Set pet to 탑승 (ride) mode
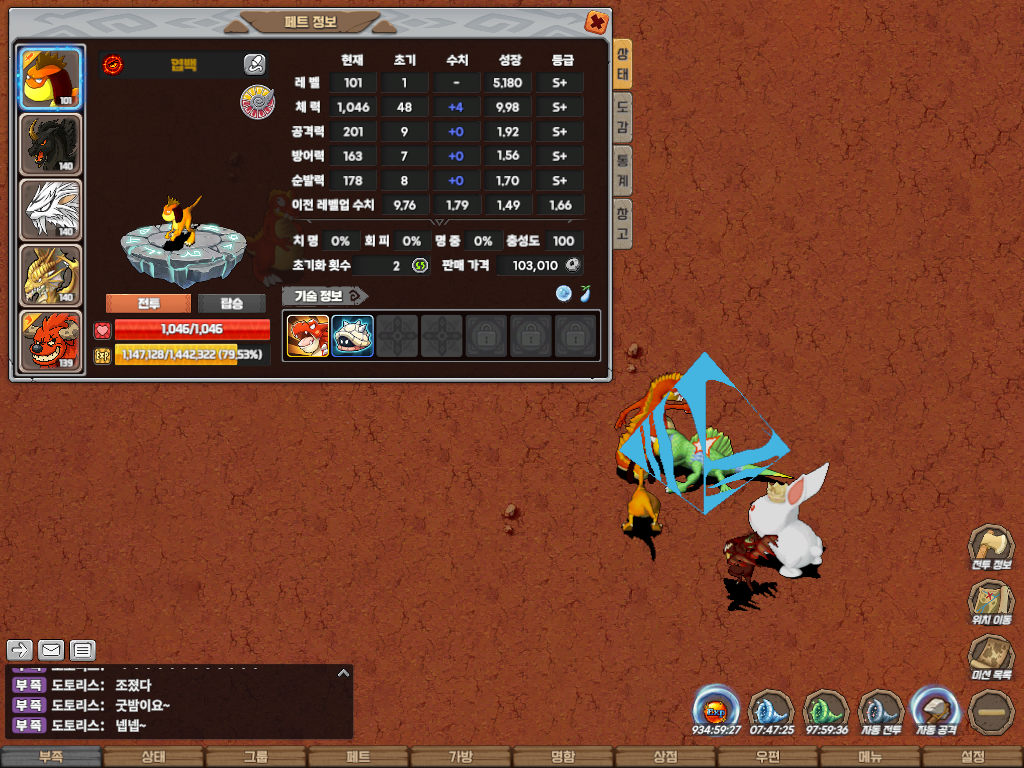The image size is (1024, 768). 231,304
